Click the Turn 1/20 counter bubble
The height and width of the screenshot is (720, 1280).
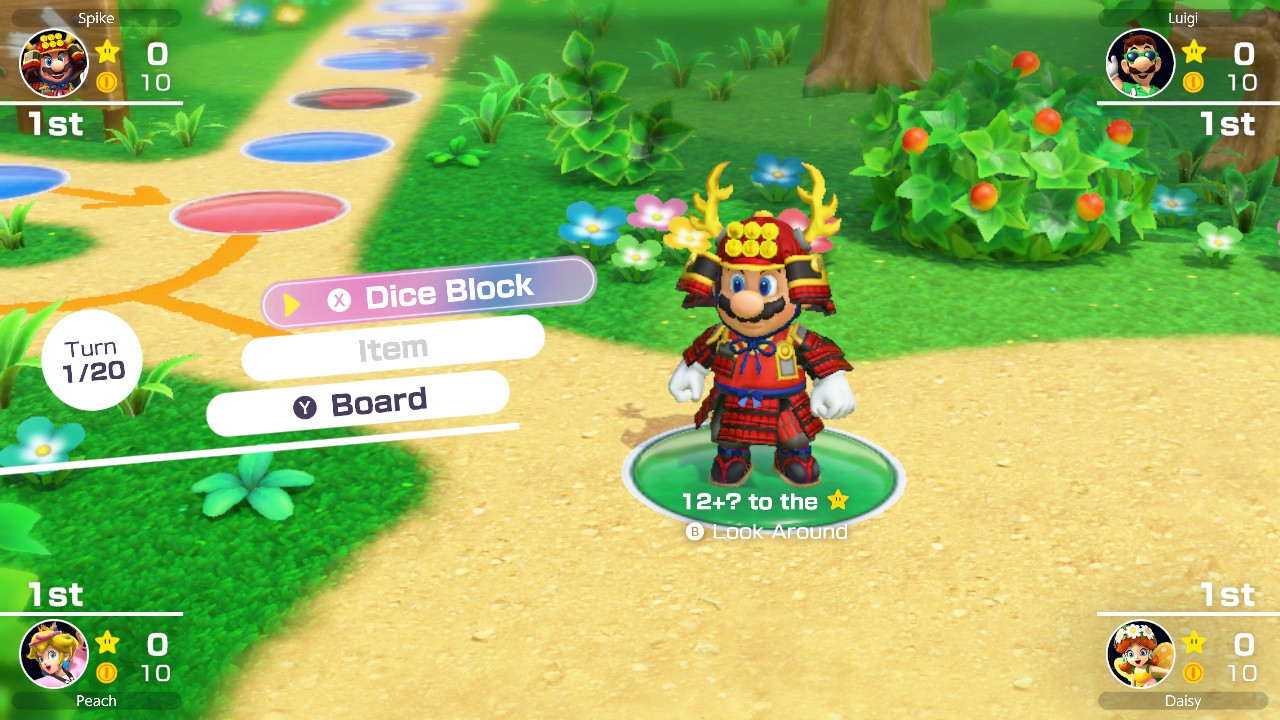pos(92,359)
